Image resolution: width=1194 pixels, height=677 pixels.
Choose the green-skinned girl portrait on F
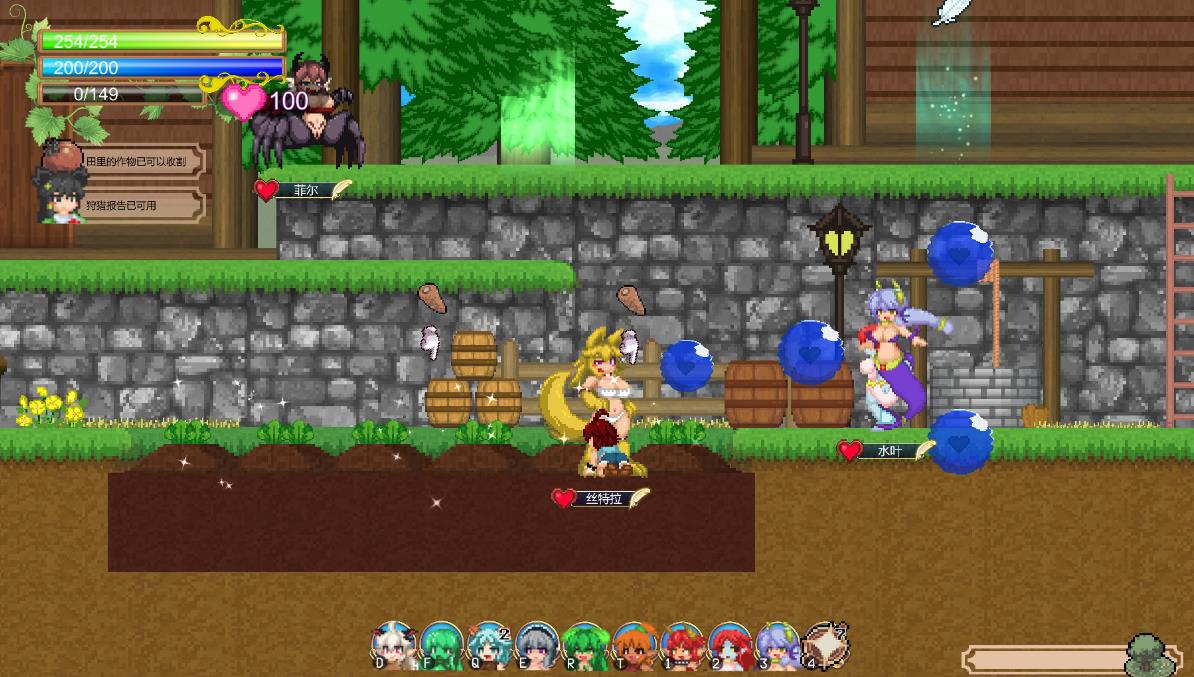tap(441, 646)
